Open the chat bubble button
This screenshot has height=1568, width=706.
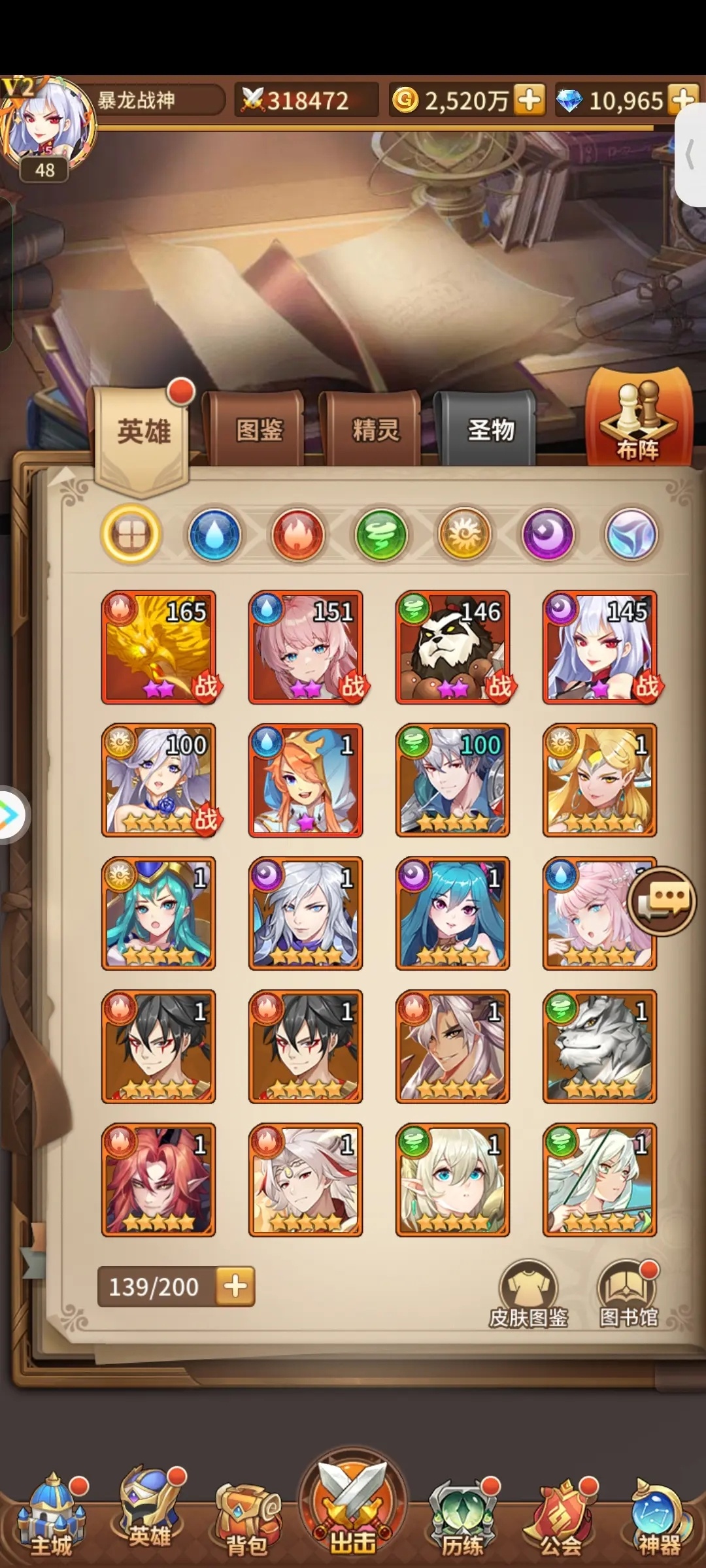(x=662, y=902)
